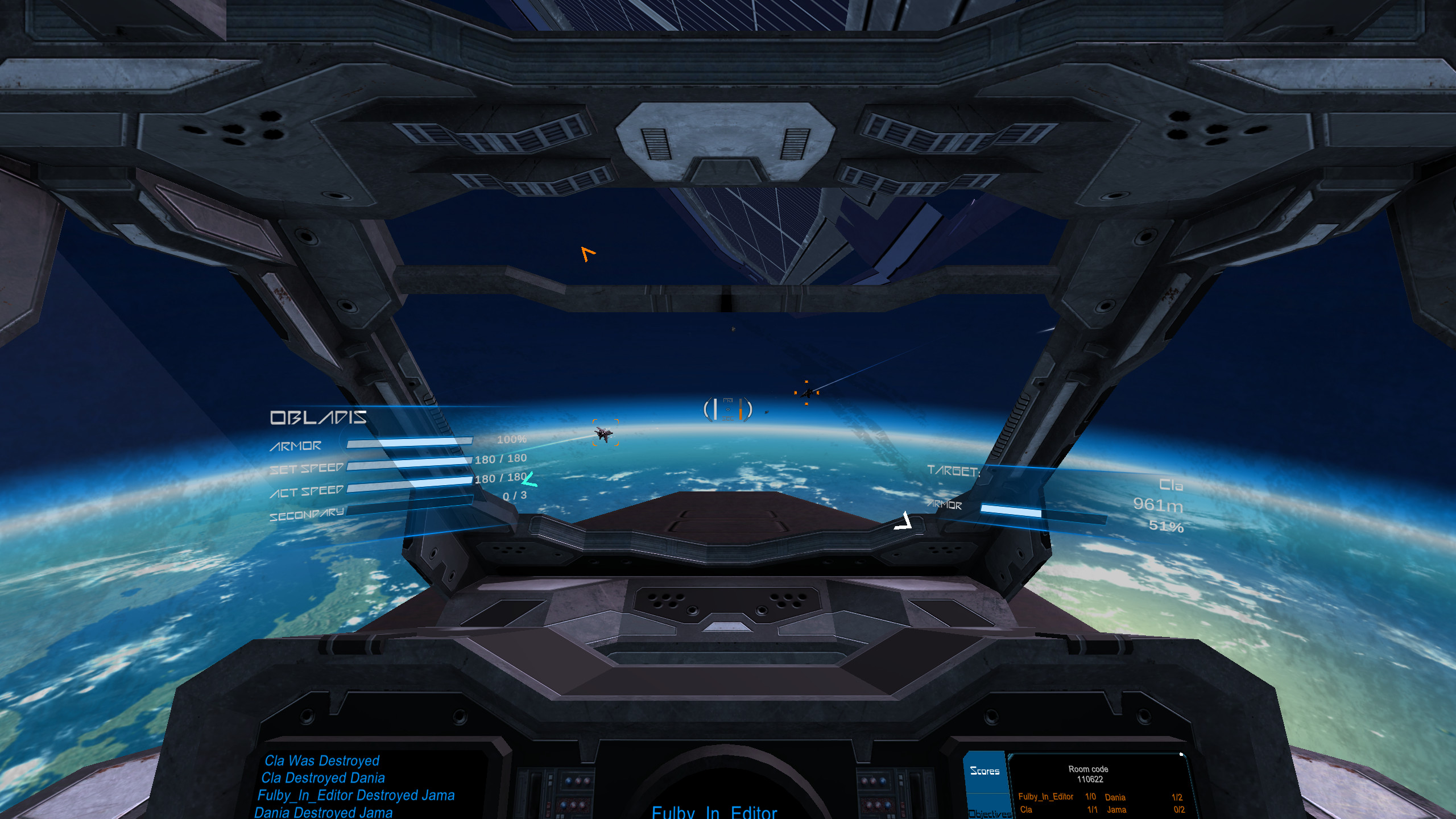Click the bracketed enemy ship target
Image resolution: width=1456 pixels, height=819 pixels.
605,435
